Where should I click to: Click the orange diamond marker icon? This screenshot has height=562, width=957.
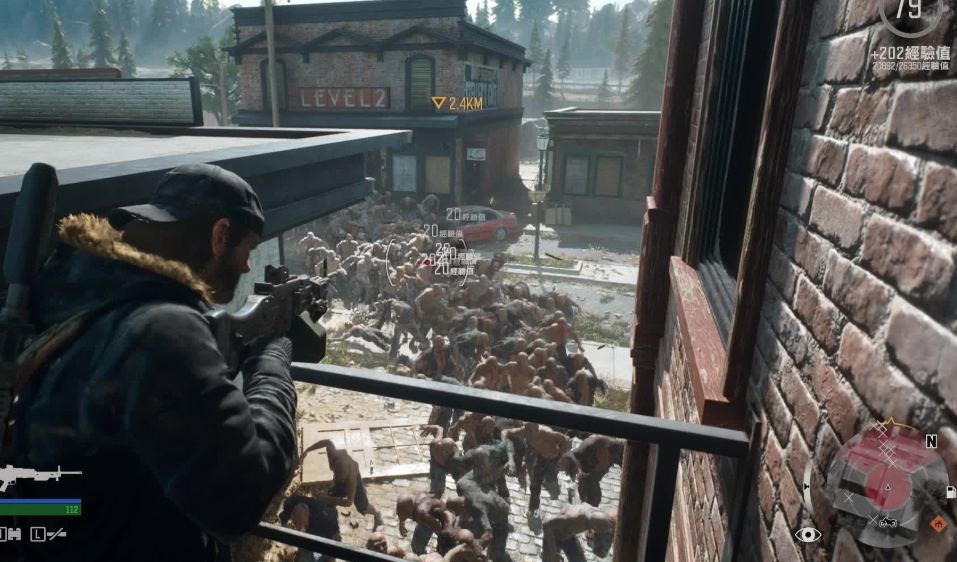point(938,523)
